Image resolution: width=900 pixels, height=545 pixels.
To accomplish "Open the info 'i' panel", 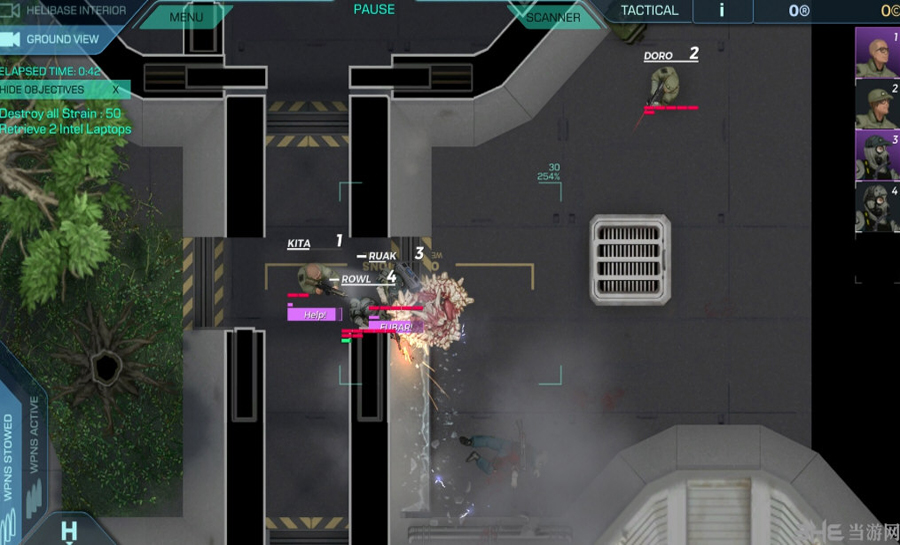I will click(722, 11).
